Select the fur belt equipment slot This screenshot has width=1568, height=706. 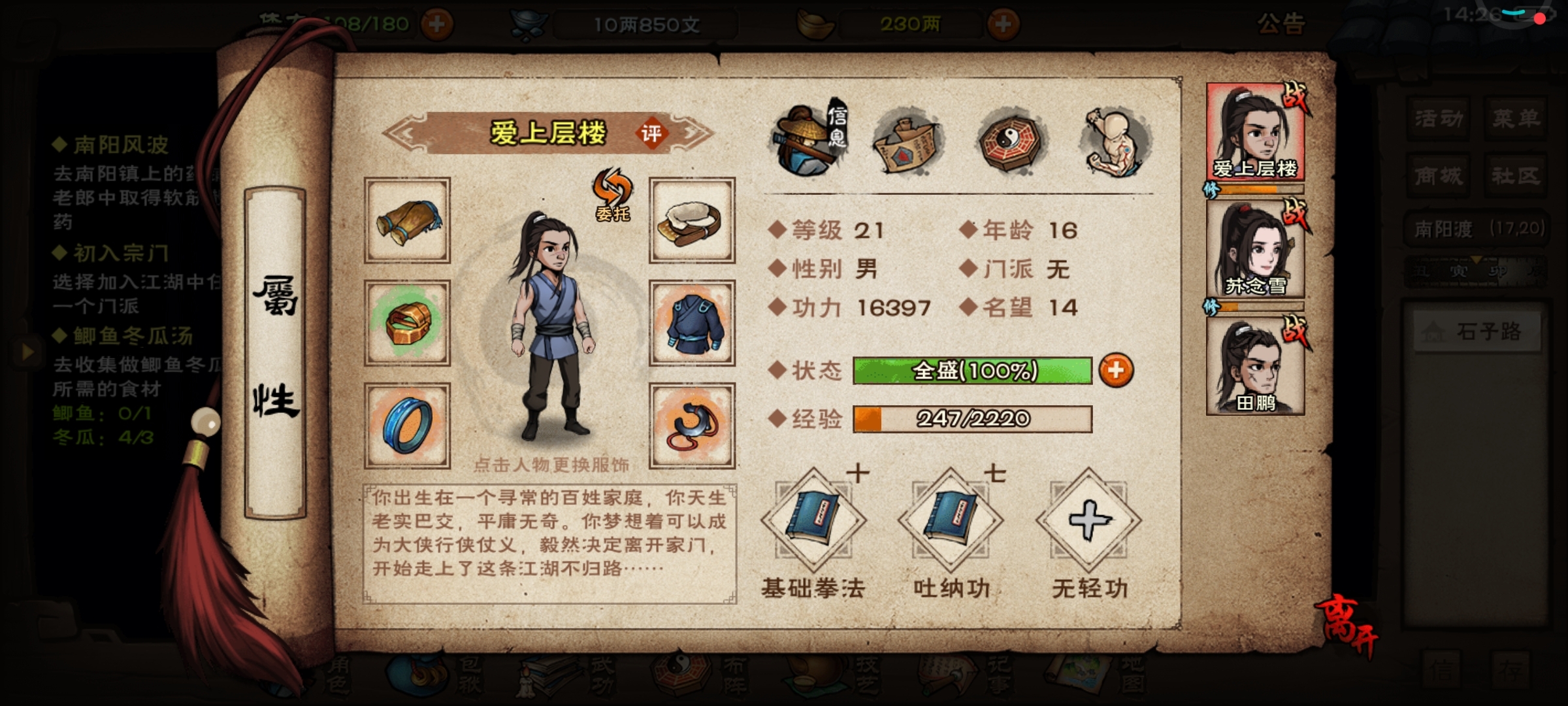(x=692, y=221)
